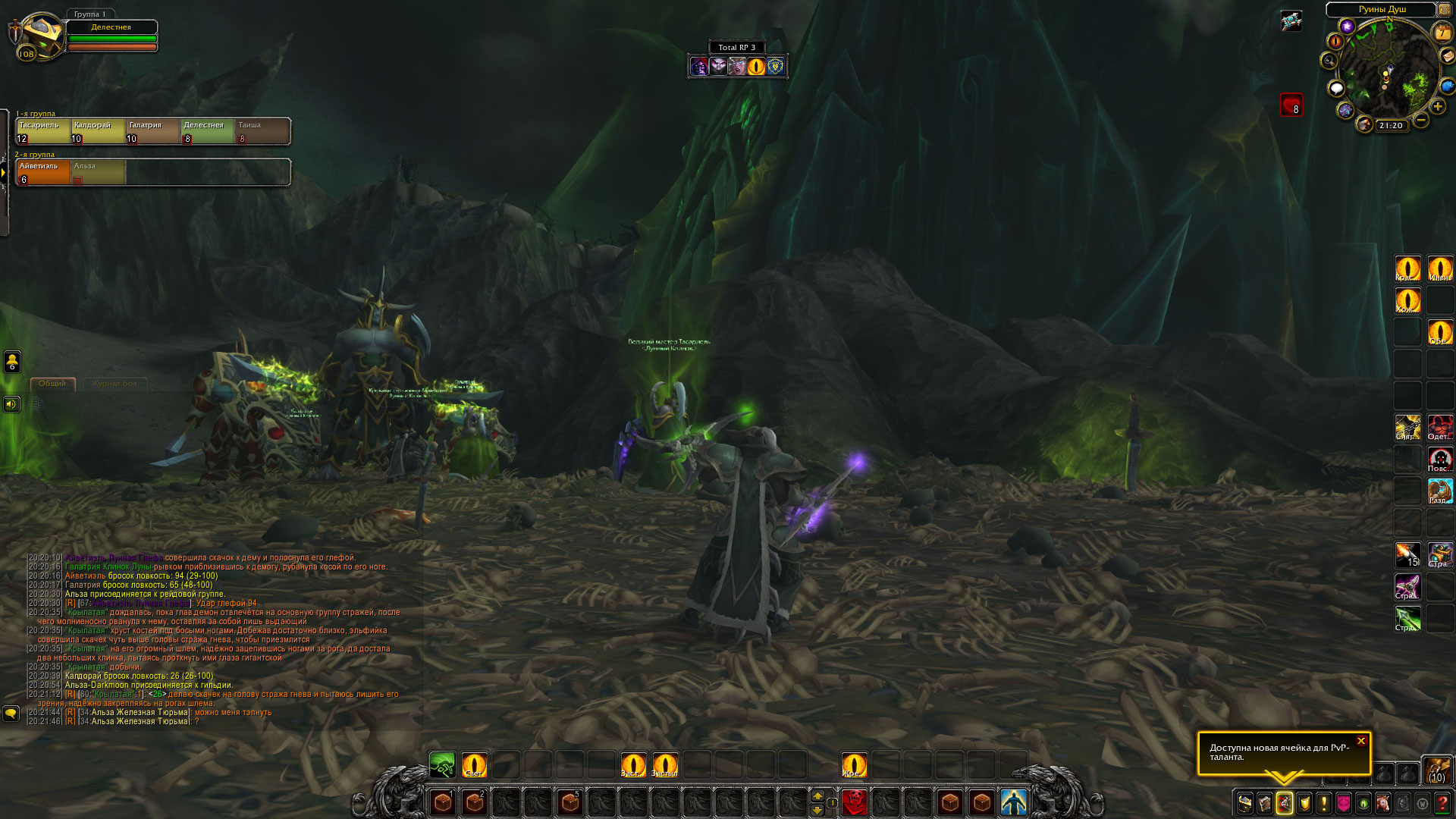Click the minimap zoom-out minus button

1421,120
